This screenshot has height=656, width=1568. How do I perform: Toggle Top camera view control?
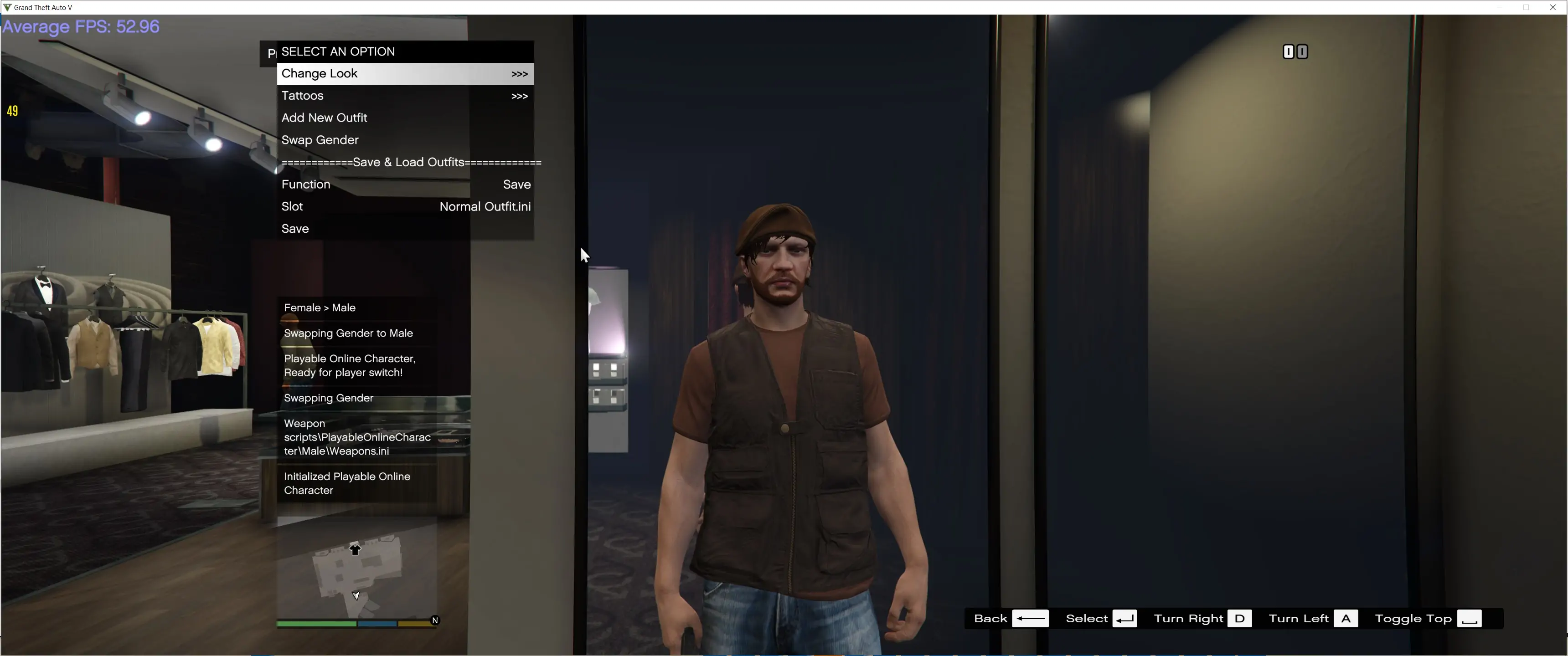[x=1413, y=618]
